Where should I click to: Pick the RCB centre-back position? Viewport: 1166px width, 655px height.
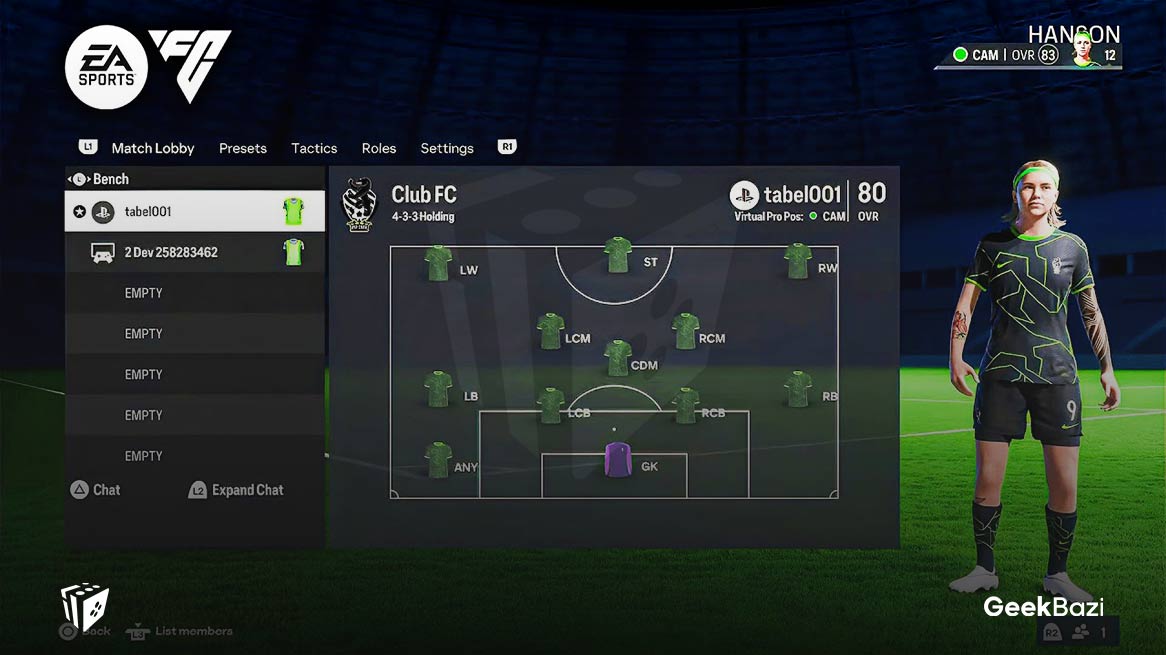pyautogui.click(x=685, y=405)
